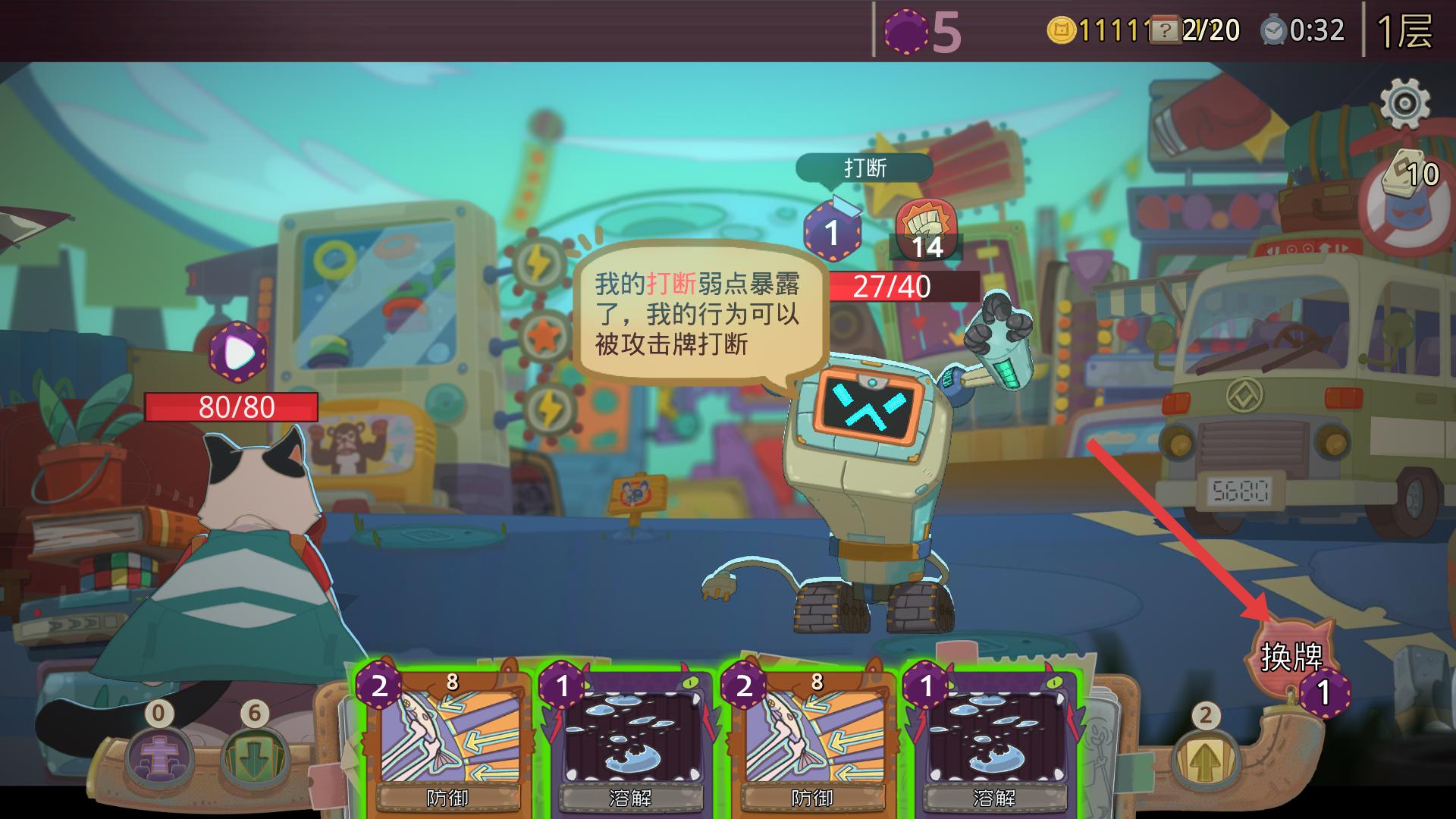The image size is (1456, 819).
Task: Open the yellow up-arrow discard pile
Action: pos(1204,757)
